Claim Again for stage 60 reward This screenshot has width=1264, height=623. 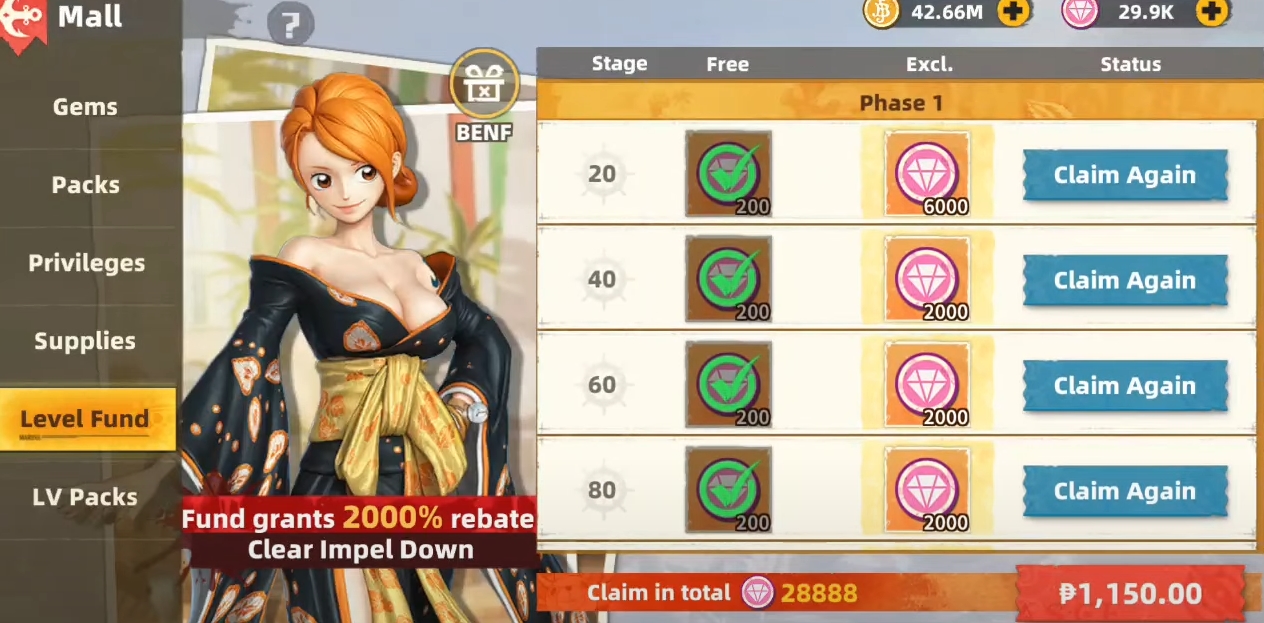click(1124, 386)
